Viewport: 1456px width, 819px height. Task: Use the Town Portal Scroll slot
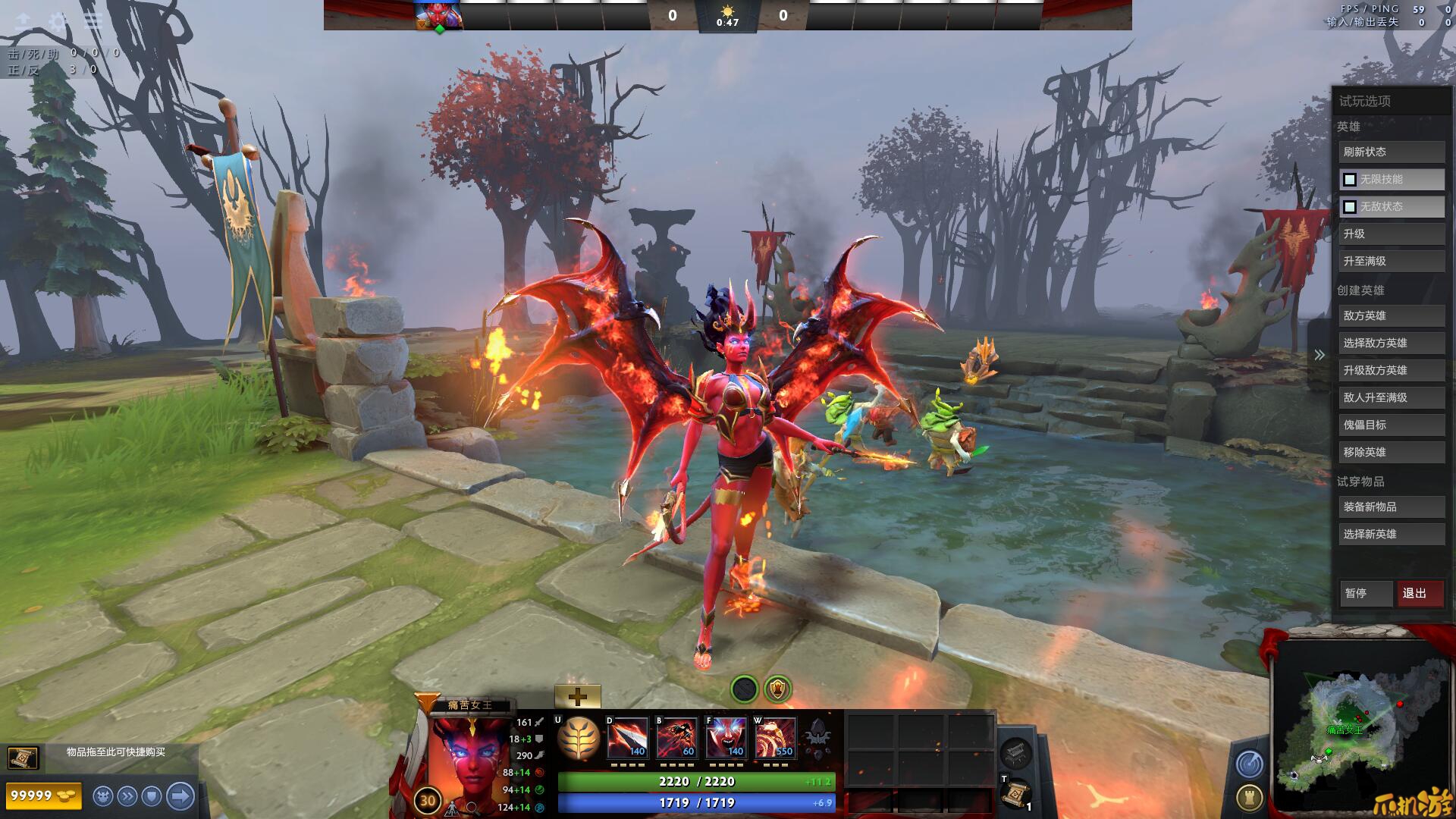click(x=1015, y=794)
